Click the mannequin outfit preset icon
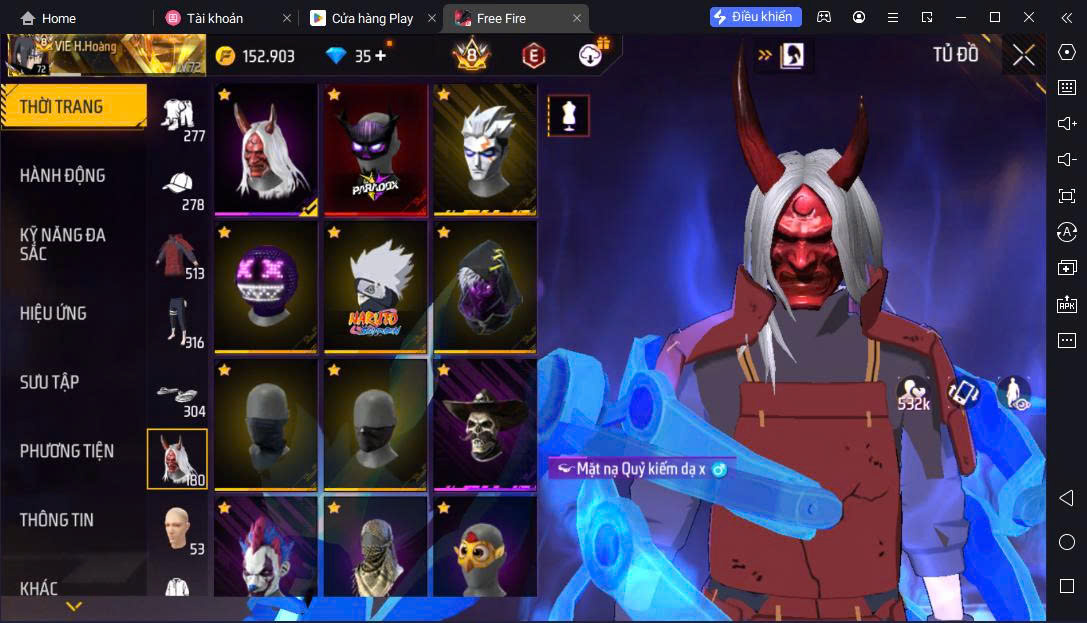The image size is (1087, 623). click(568, 116)
